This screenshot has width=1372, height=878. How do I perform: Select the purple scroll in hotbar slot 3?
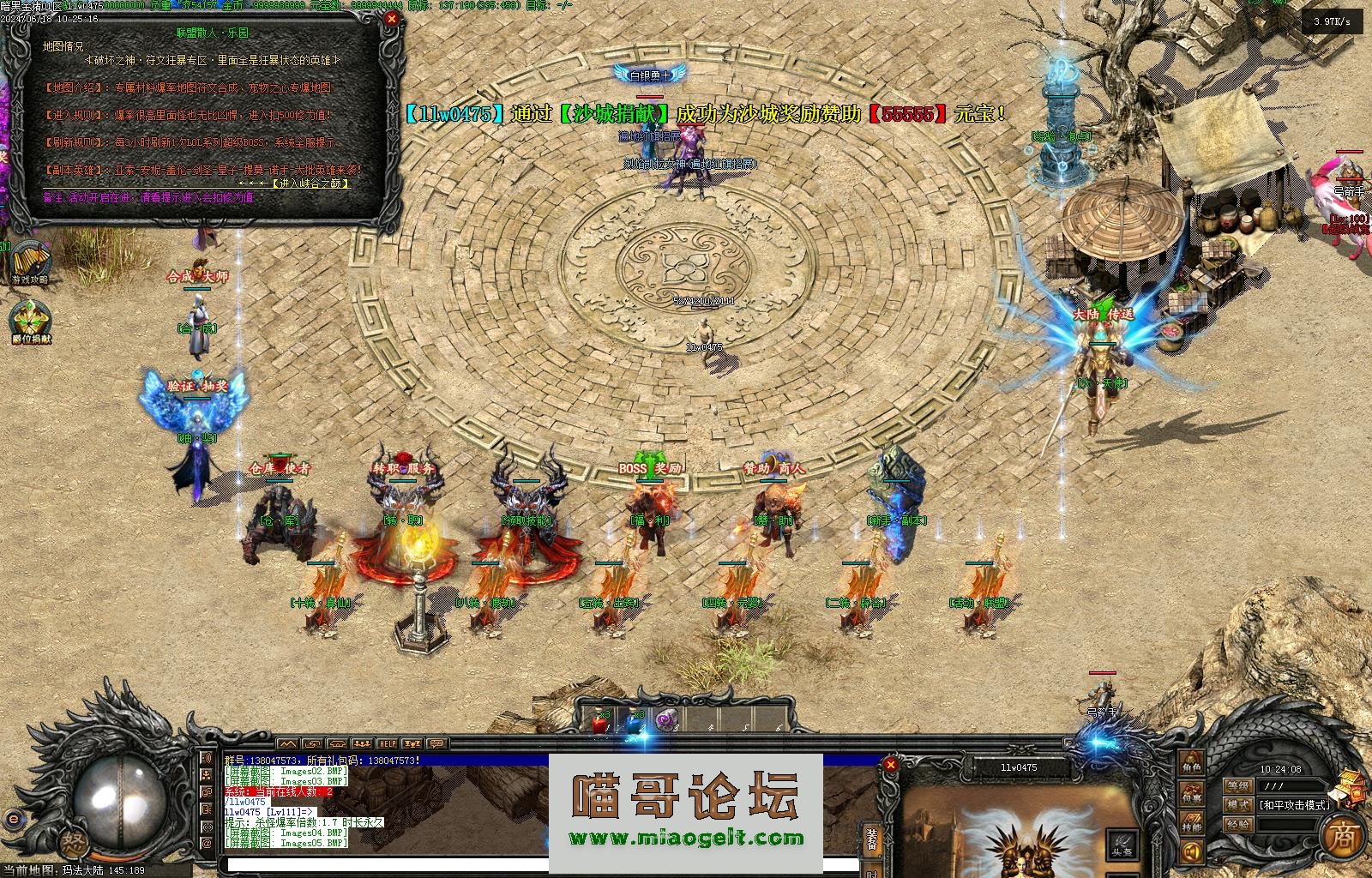[x=666, y=722]
